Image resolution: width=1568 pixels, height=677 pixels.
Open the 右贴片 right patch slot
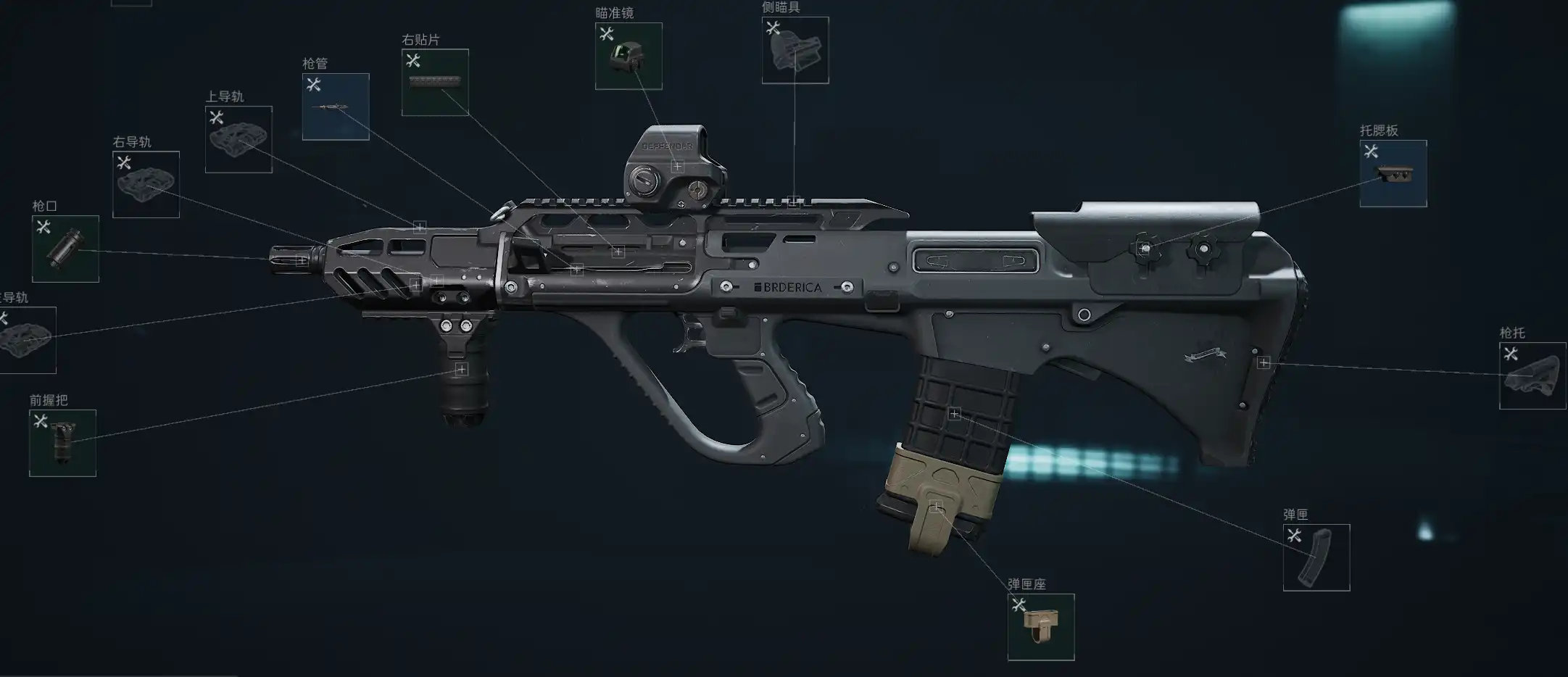tap(435, 82)
